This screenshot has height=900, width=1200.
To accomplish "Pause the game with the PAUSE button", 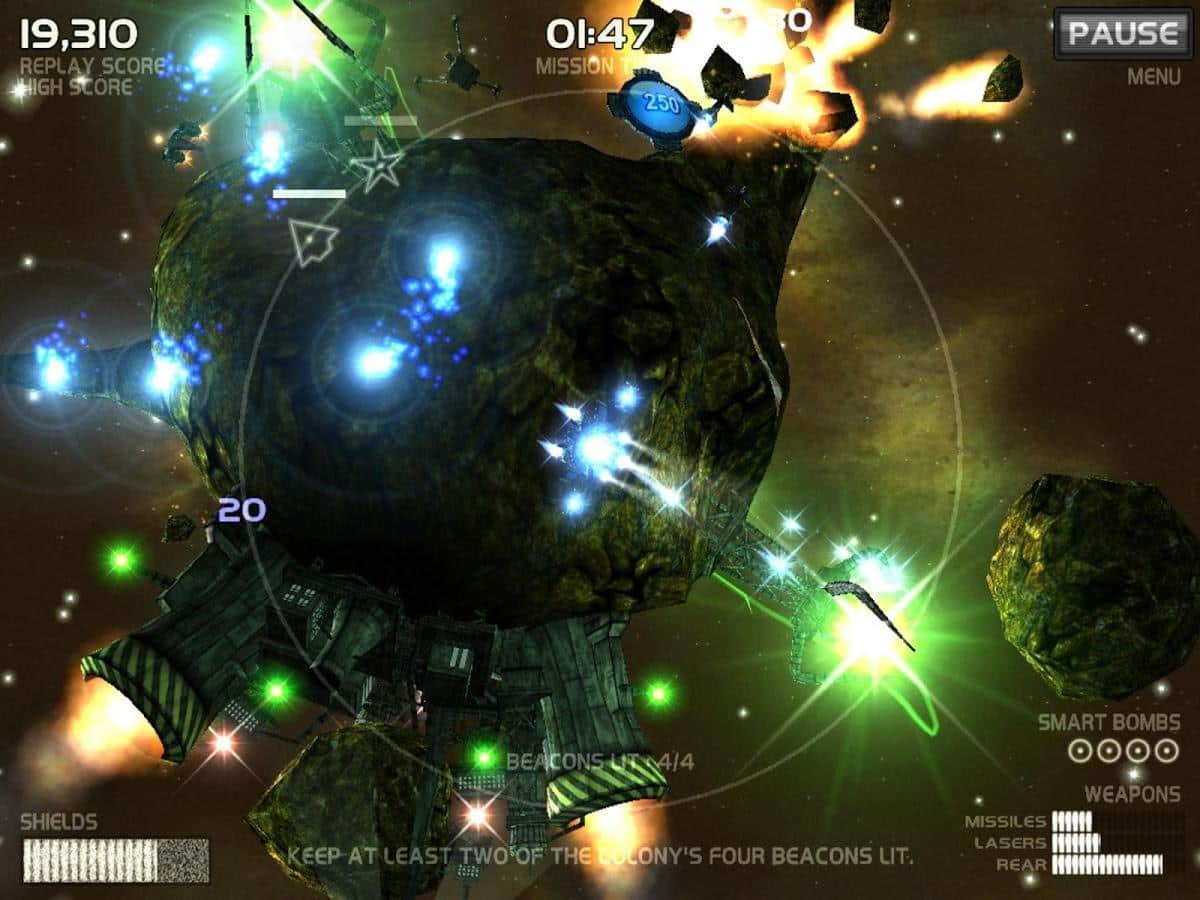I will (x=1122, y=34).
